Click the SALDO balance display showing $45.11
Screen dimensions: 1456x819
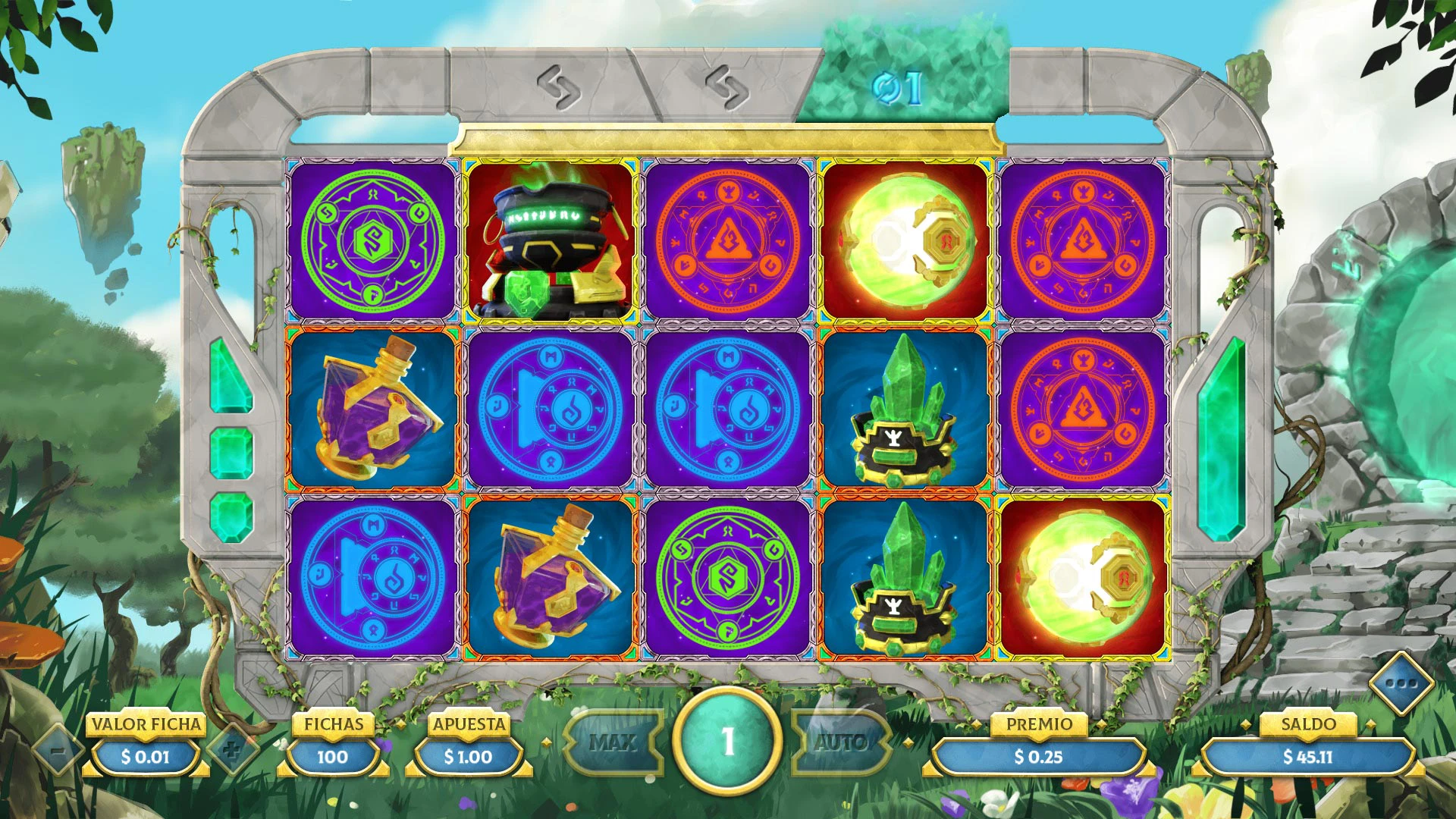click(1310, 756)
